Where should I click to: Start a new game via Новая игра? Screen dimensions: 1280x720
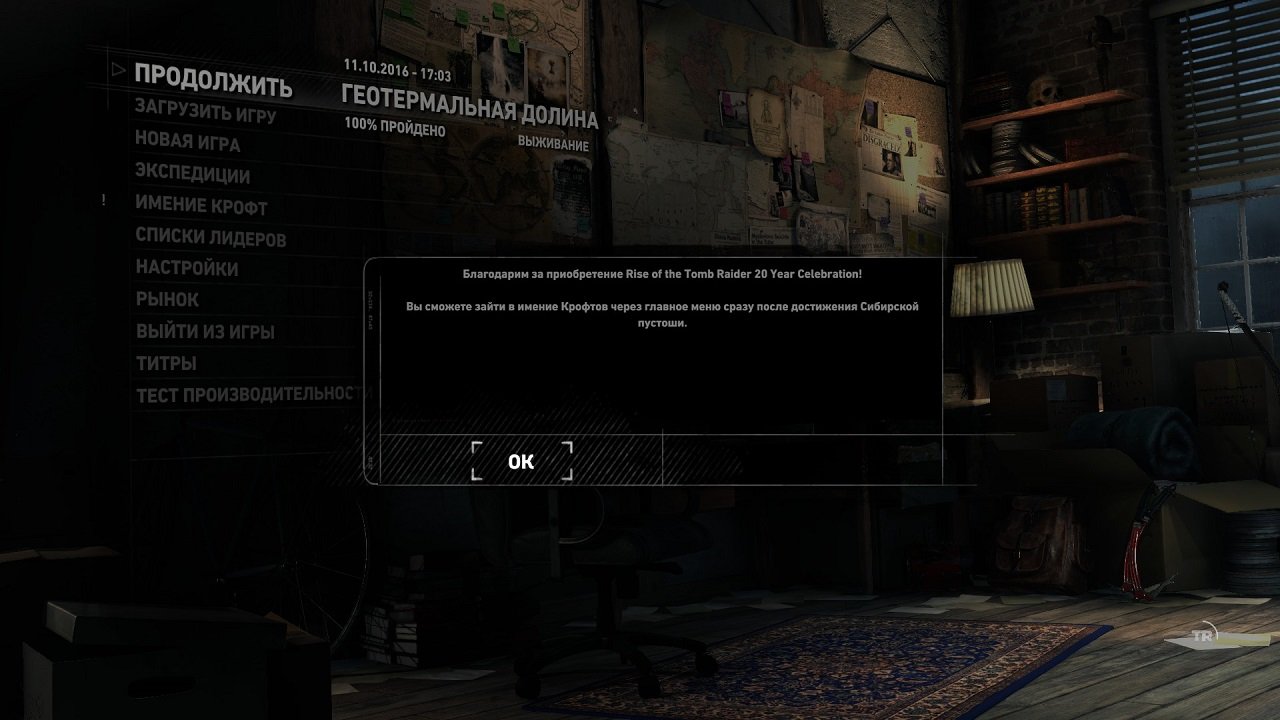(188, 142)
